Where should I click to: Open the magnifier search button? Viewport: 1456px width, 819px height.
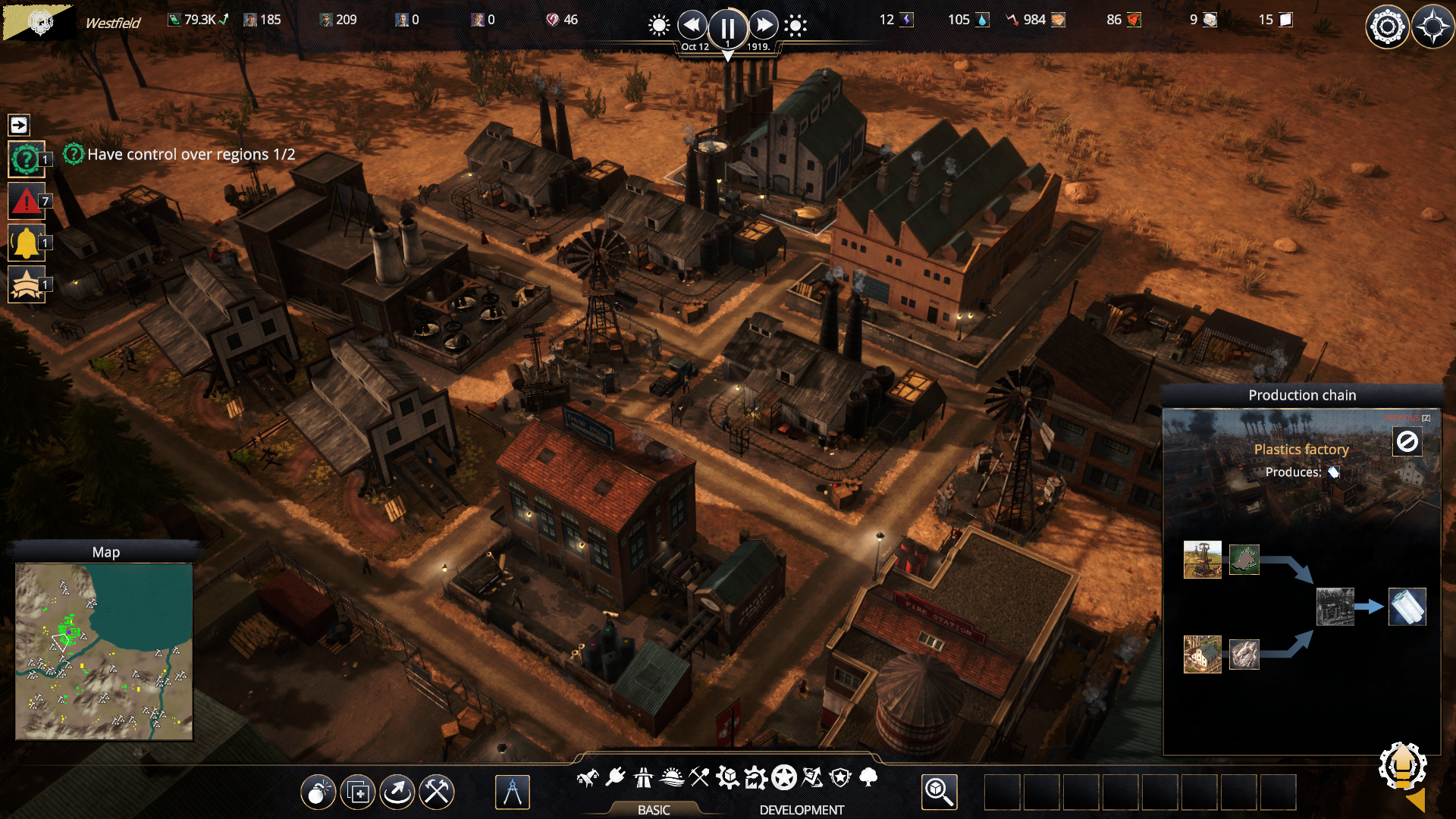point(939,792)
